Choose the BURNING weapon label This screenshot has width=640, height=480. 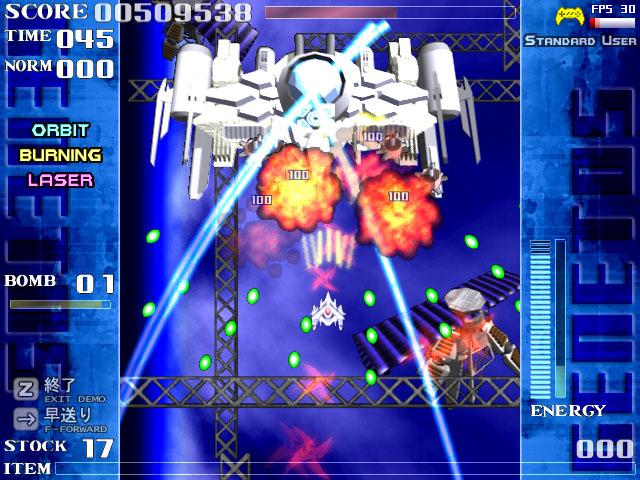pos(60,155)
